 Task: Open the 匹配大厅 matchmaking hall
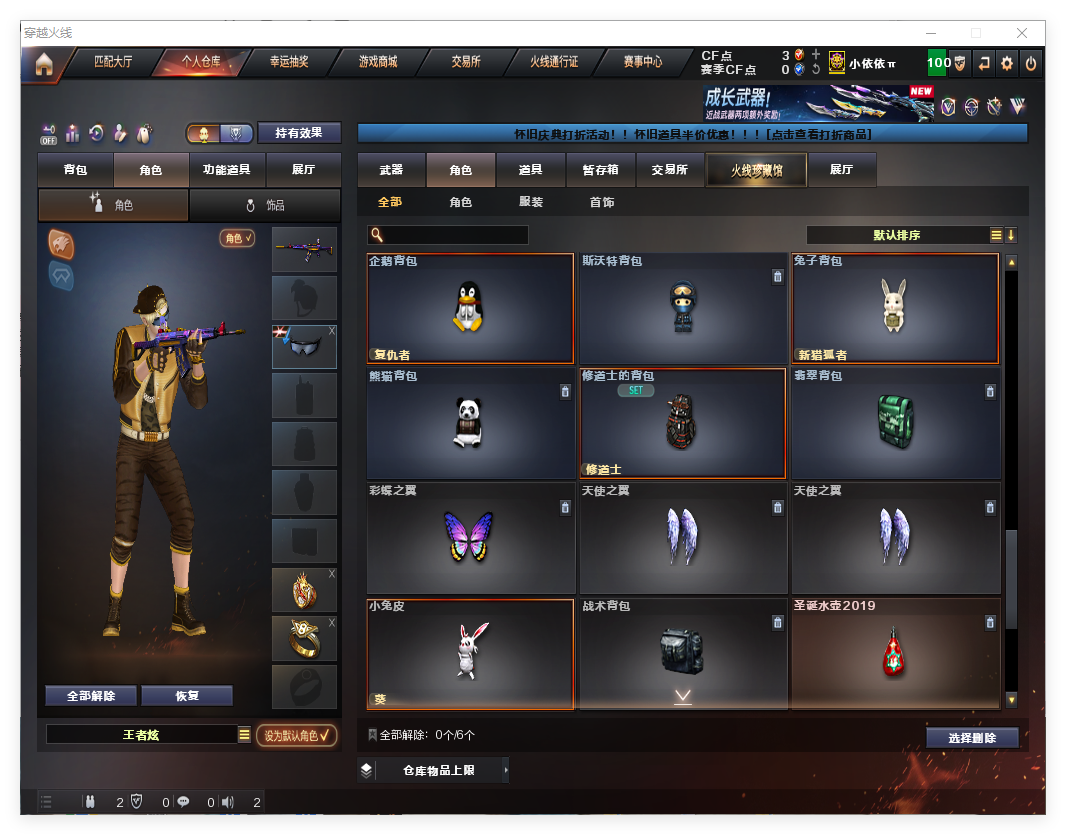tap(113, 62)
